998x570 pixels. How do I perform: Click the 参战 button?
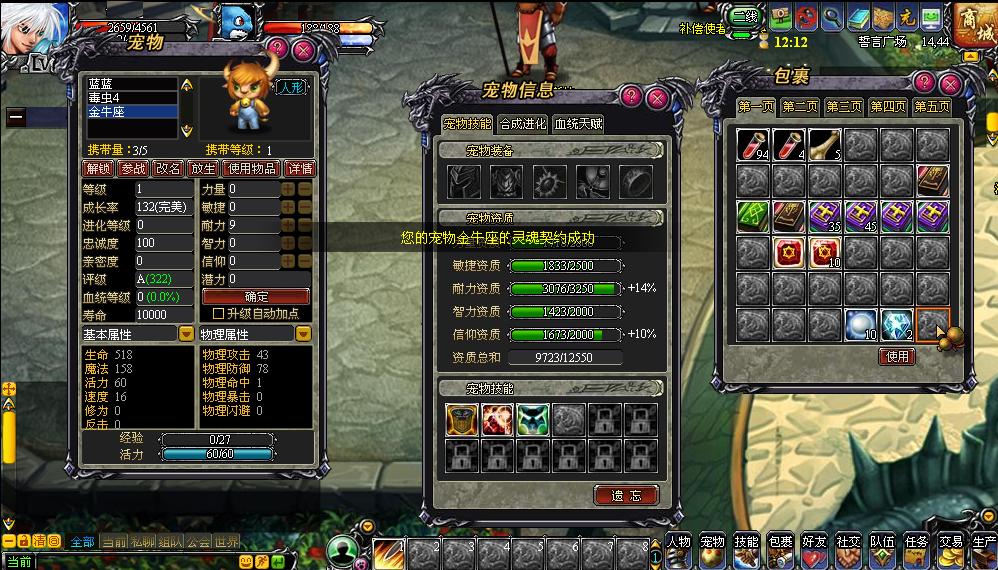133,168
